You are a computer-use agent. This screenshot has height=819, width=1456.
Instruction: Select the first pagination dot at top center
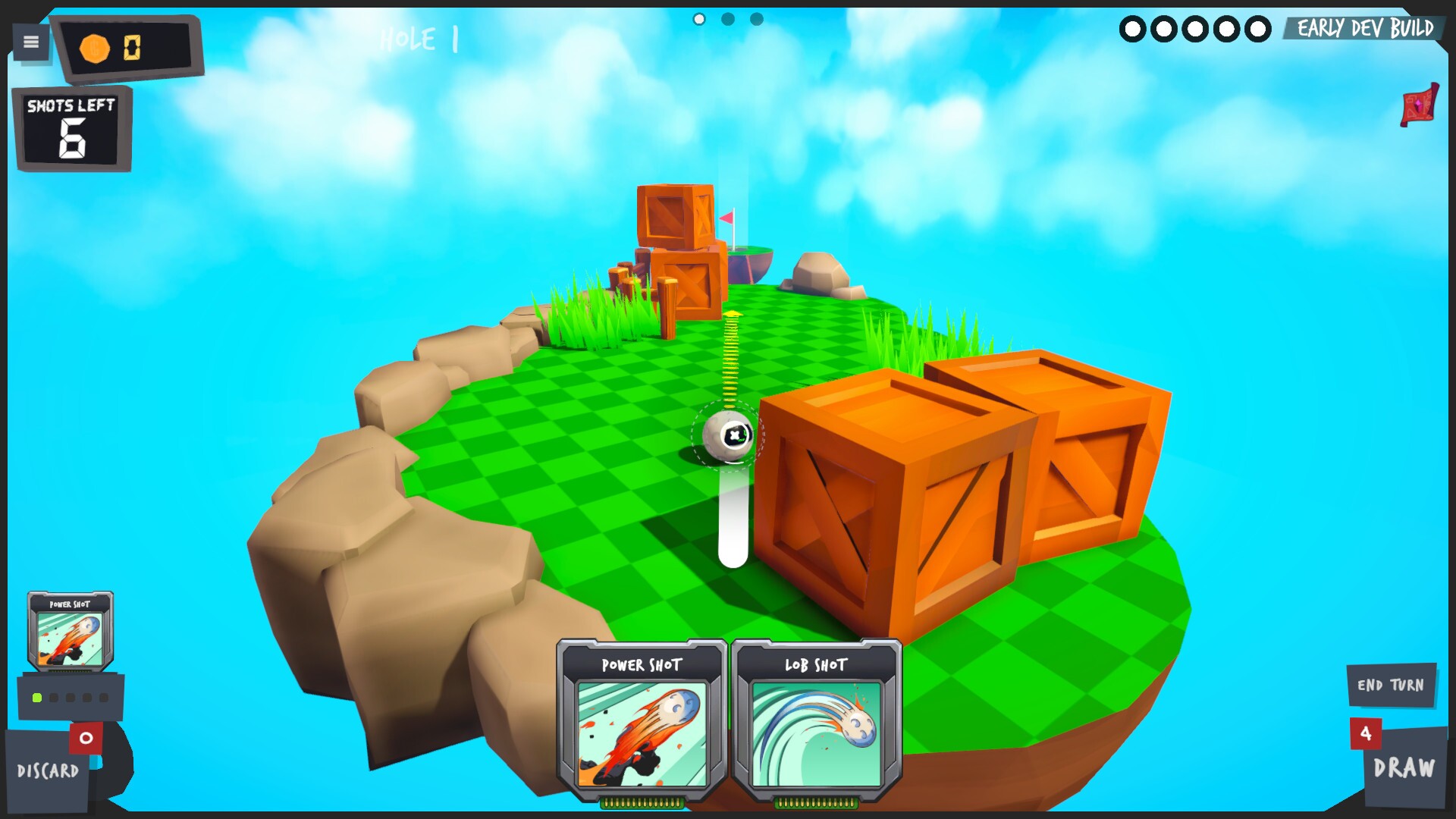(x=698, y=19)
